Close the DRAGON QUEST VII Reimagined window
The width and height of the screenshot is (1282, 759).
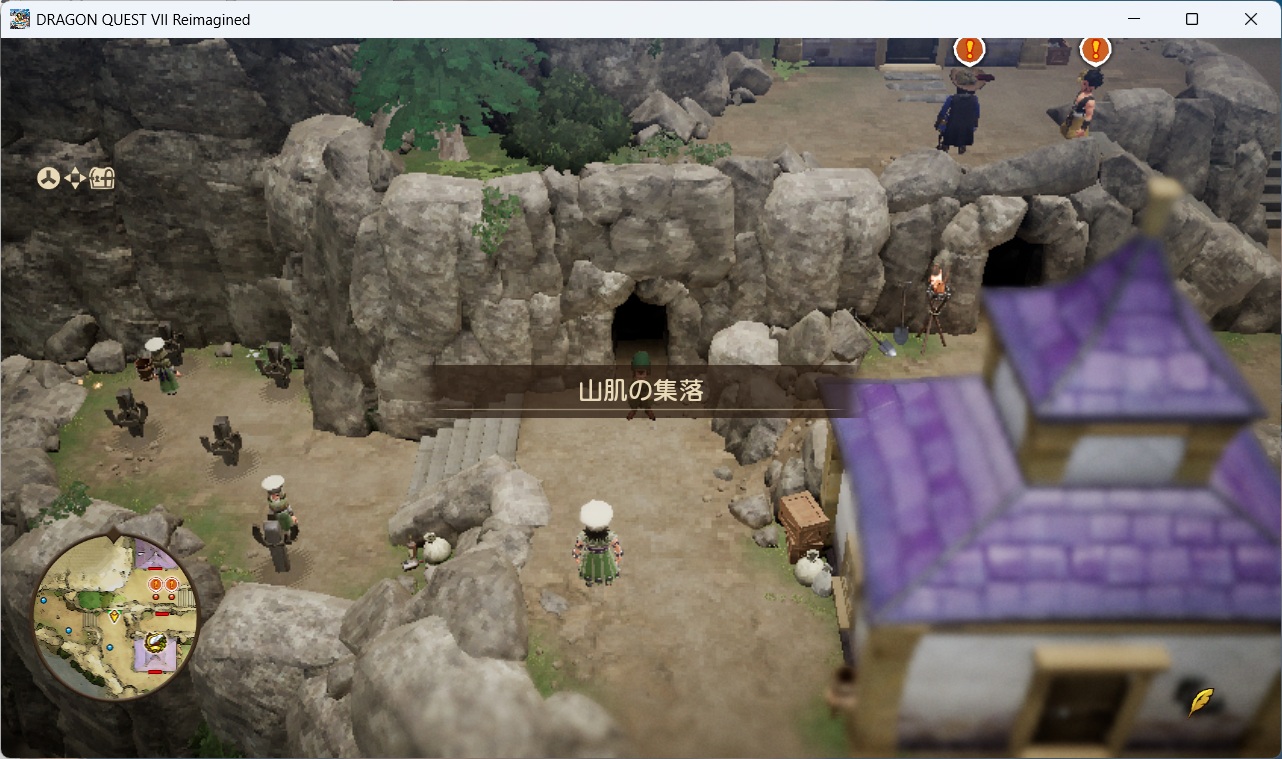click(x=1250, y=19)
